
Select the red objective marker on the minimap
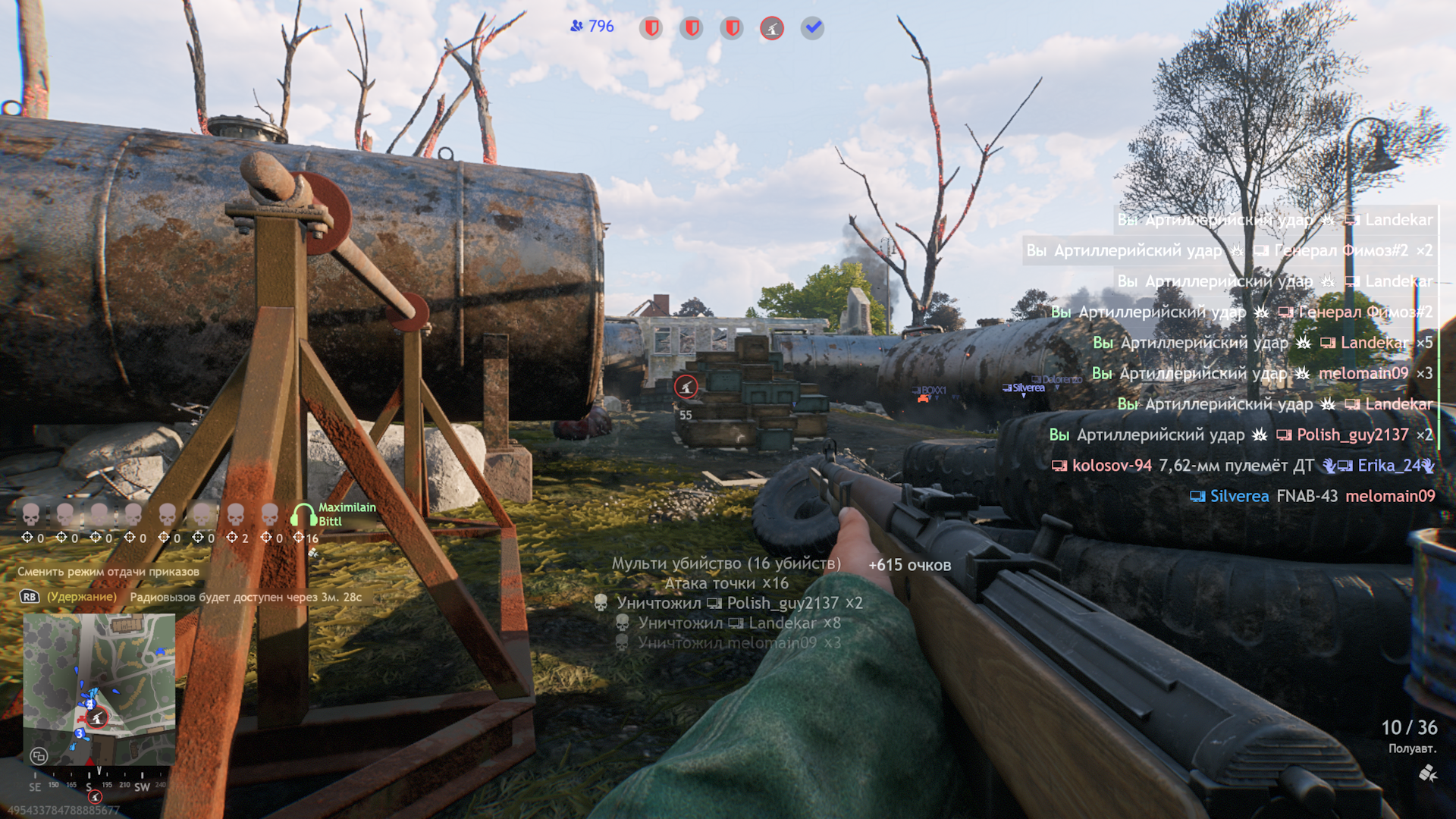pos(96,717)
